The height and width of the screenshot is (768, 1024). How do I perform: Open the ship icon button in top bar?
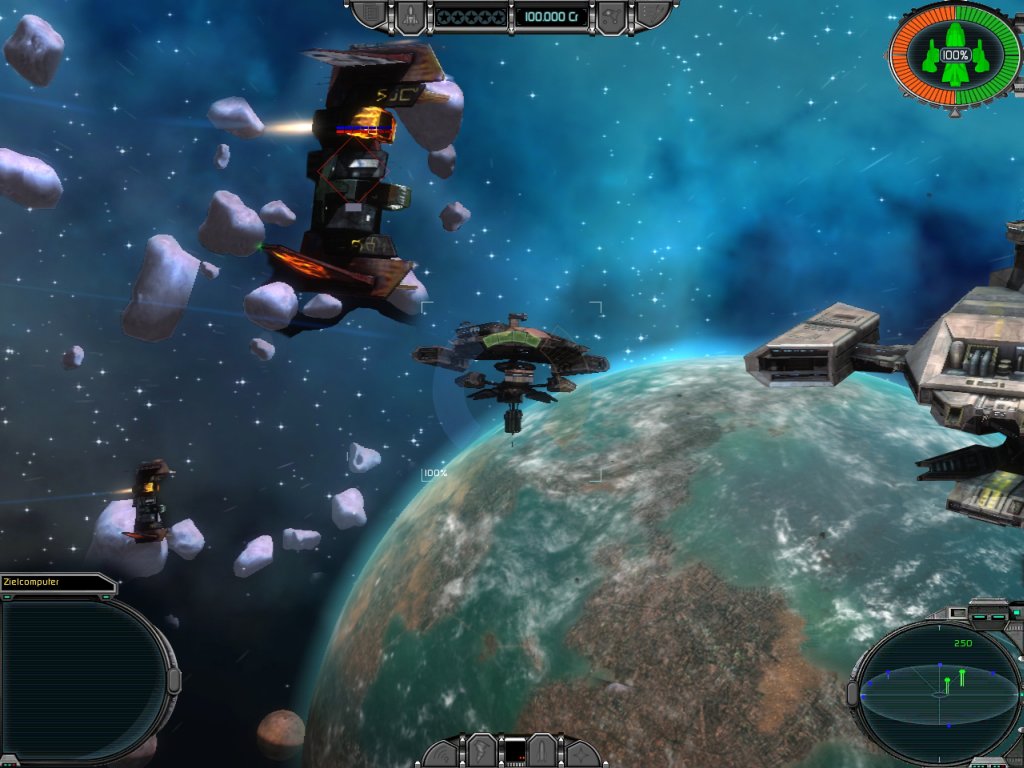(411, 15)
